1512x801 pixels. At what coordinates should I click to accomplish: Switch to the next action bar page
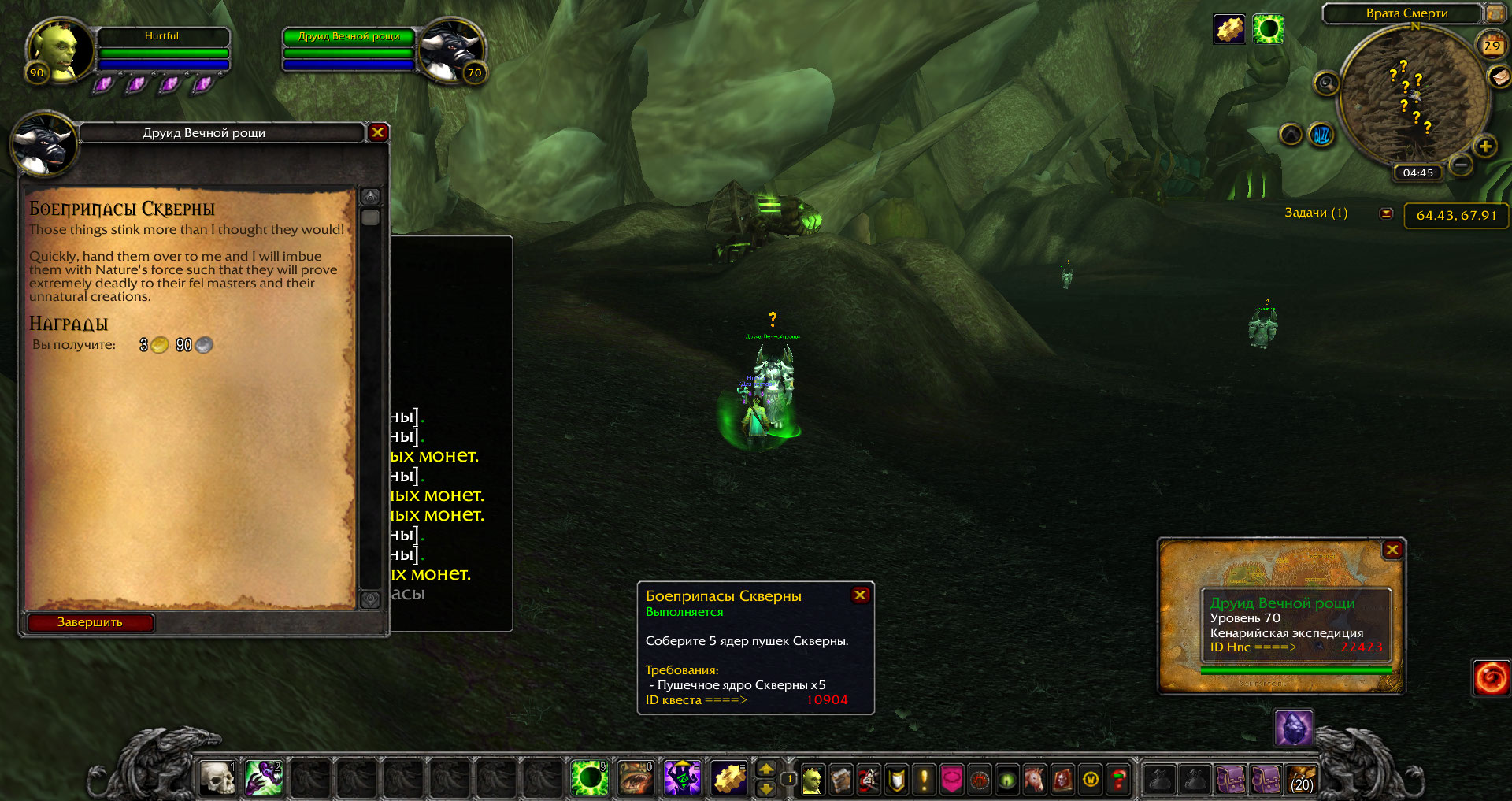click(x=765, y=769)
